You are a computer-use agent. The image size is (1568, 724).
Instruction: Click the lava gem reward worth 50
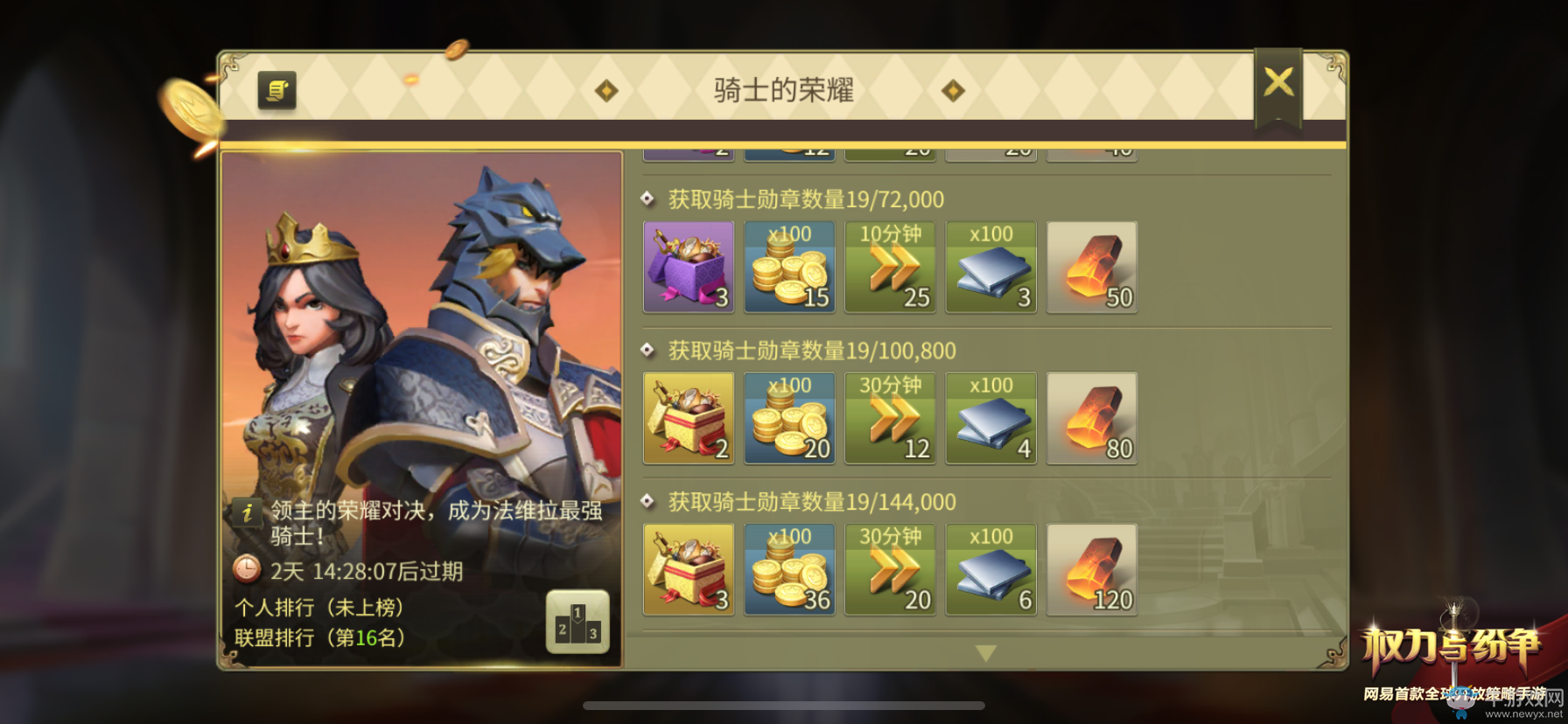coord(1091,267)
